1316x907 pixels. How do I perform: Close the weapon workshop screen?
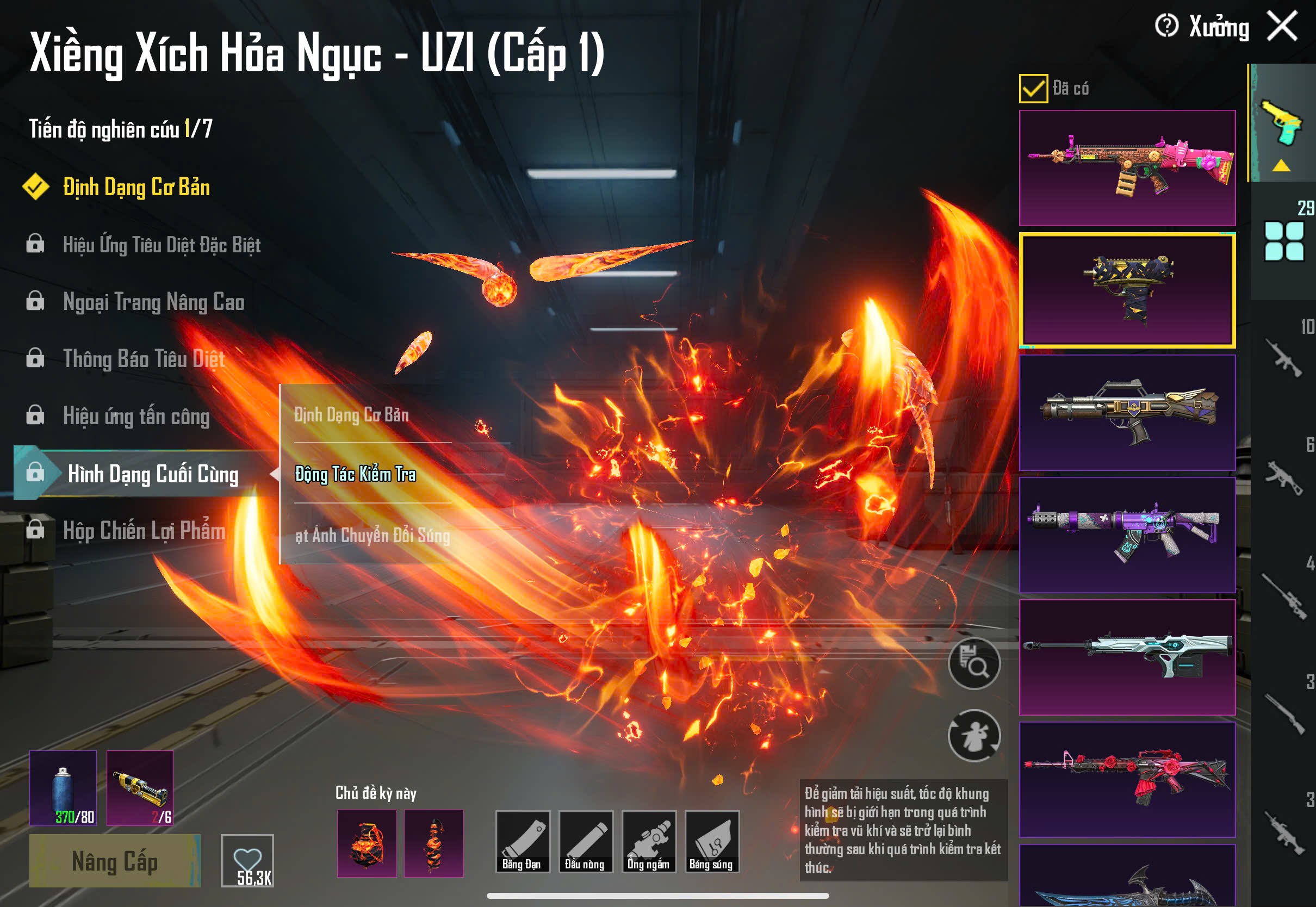pos(1282,26)
